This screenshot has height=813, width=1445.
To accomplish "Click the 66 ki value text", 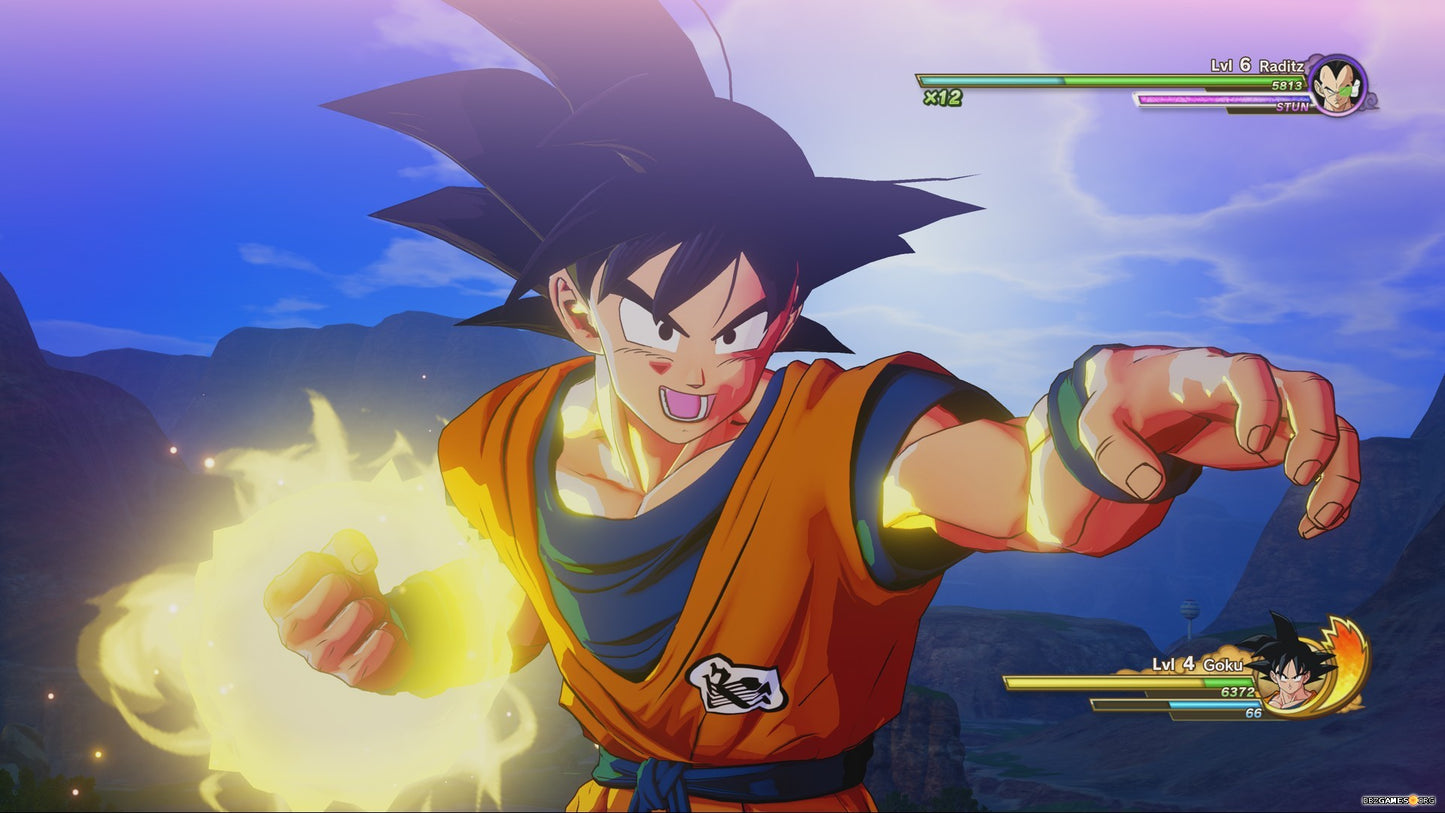I will (x=1253, y=713).
